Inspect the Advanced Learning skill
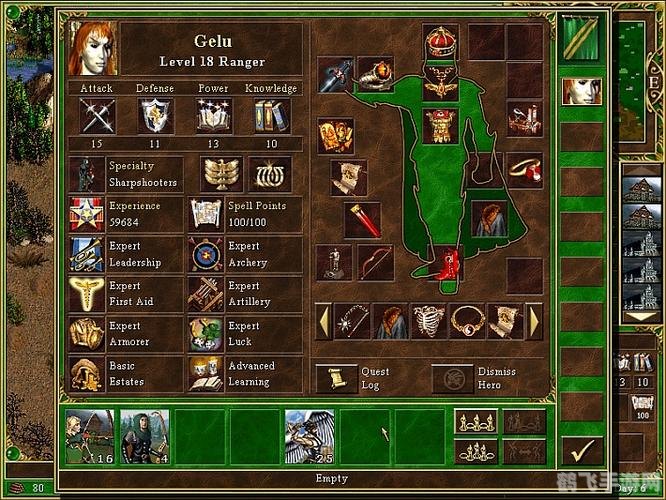This screenshot has height=500, width=666. 206,373
